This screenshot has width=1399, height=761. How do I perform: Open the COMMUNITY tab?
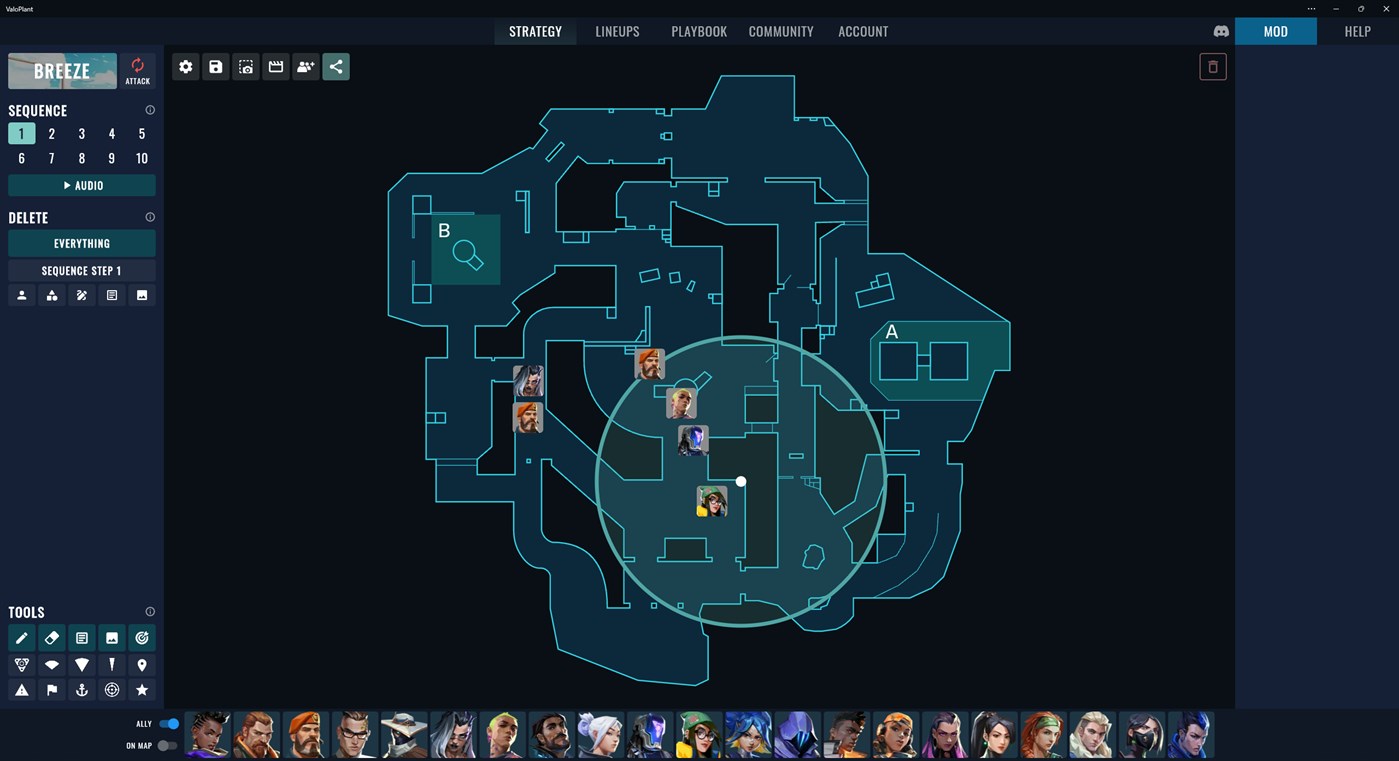(x=781, y=31)
